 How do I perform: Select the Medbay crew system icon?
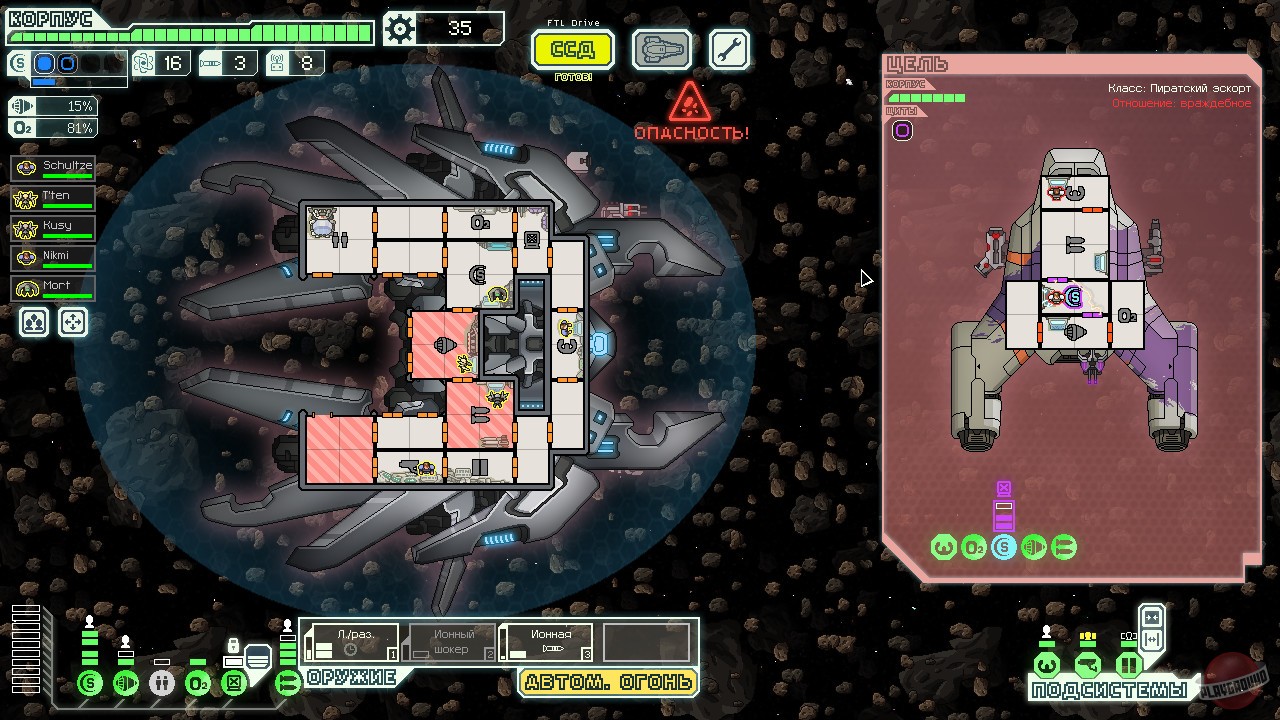pyautogui.click(x=162, y=683)
